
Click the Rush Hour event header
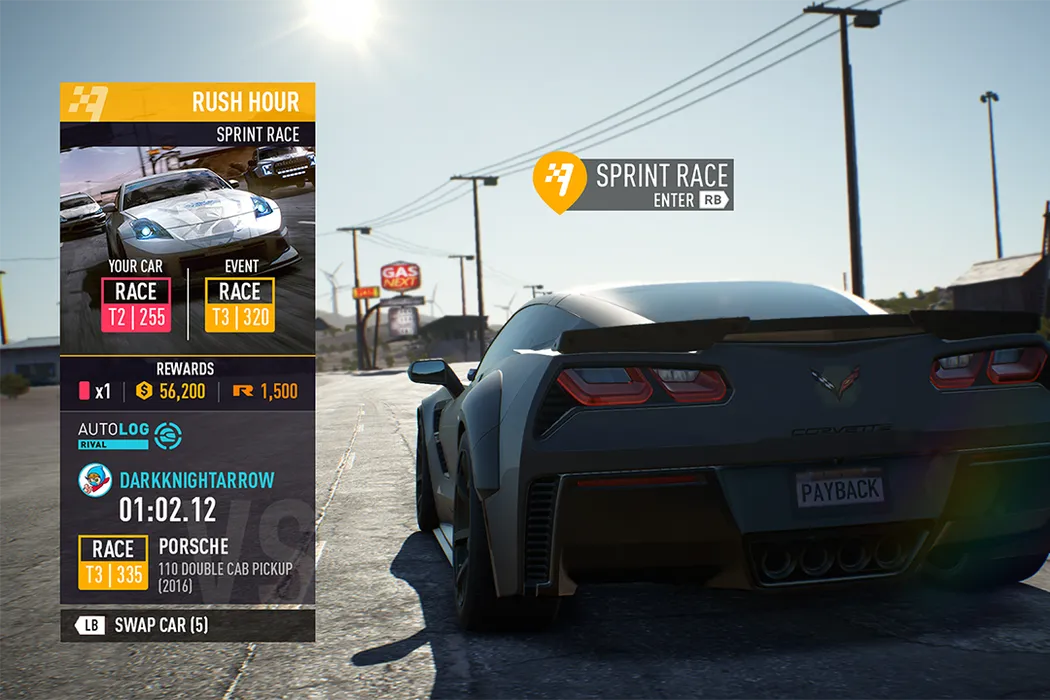coord(188,102)
